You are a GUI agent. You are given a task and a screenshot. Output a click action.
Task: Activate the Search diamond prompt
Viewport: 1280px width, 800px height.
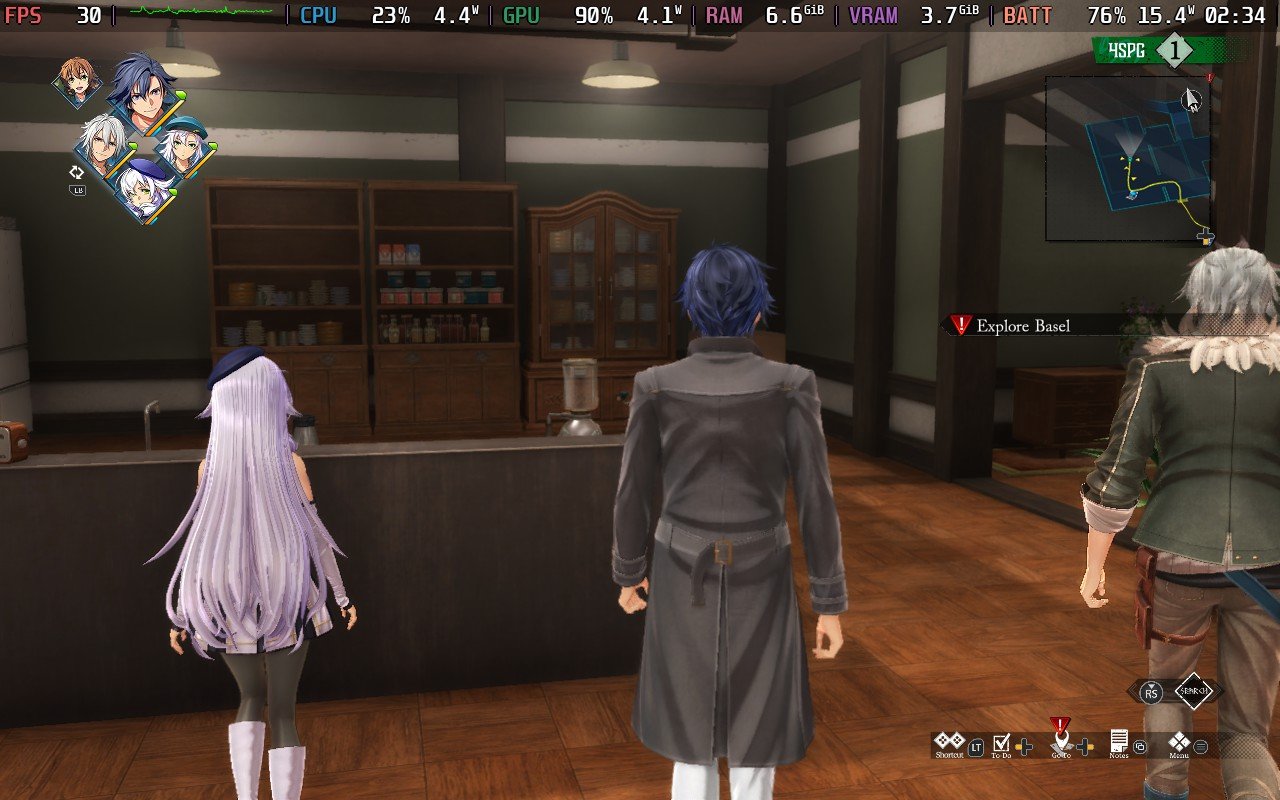pyautogui.click(x=1193, y=691)
